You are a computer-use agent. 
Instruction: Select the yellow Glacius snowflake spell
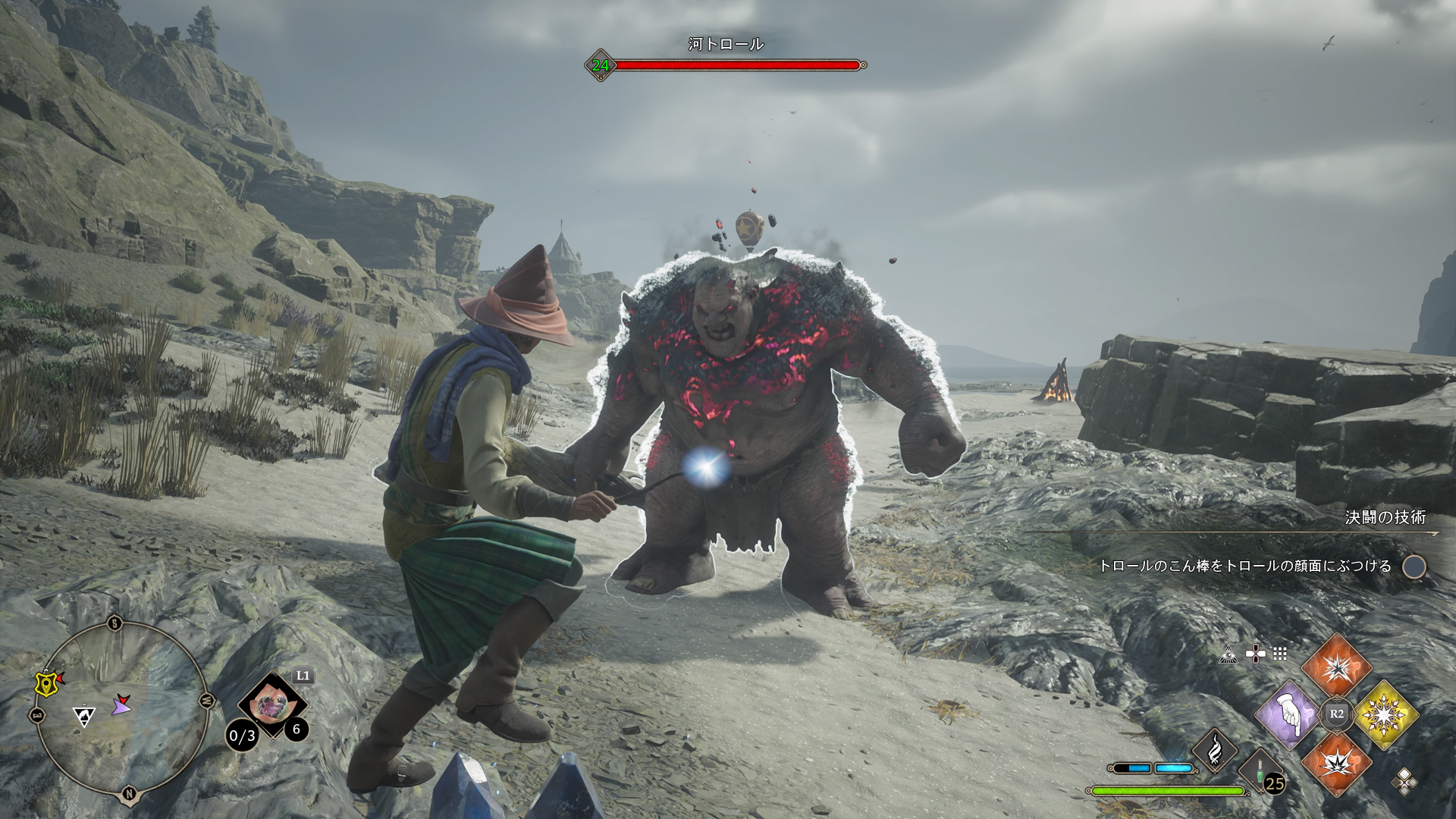(1385, 714)
